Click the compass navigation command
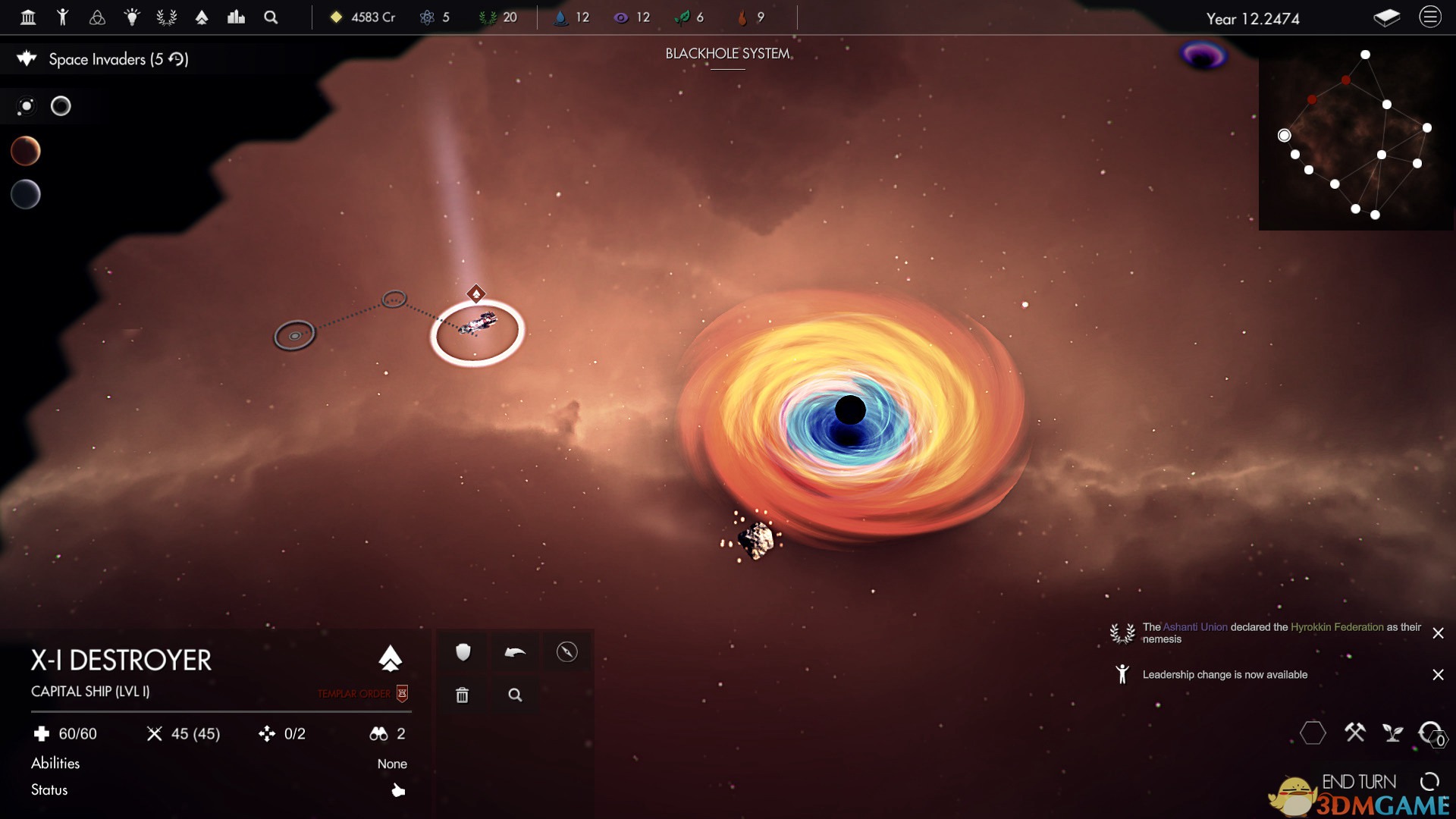Screen dimensions: 1456x819 (x=566, y=652)
